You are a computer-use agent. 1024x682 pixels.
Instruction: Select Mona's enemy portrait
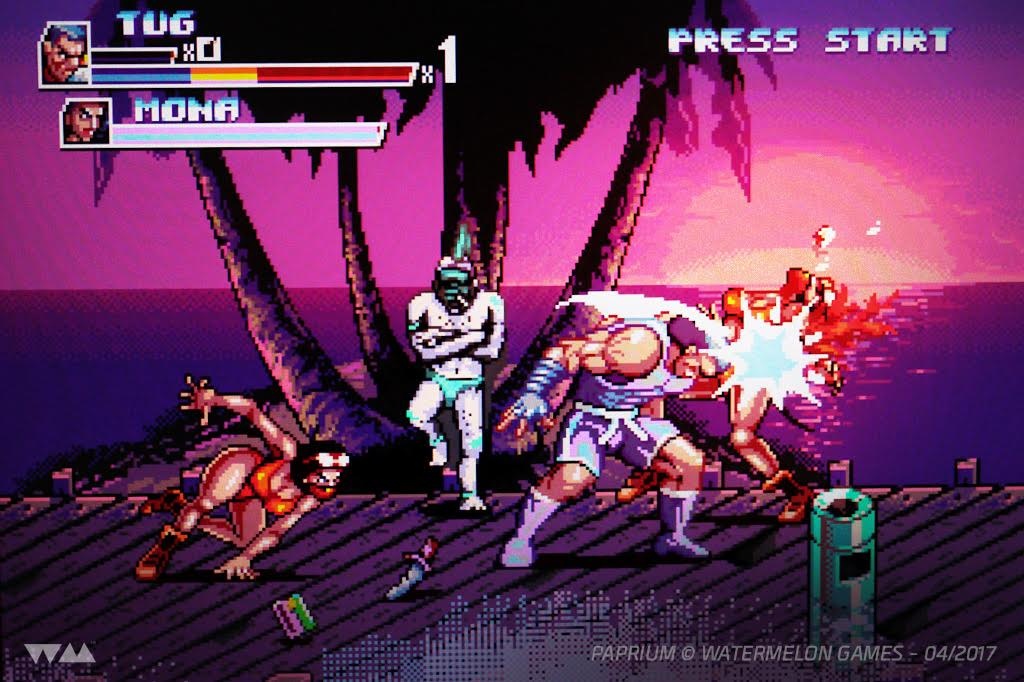pyautogui.click(x=86, y=122)
